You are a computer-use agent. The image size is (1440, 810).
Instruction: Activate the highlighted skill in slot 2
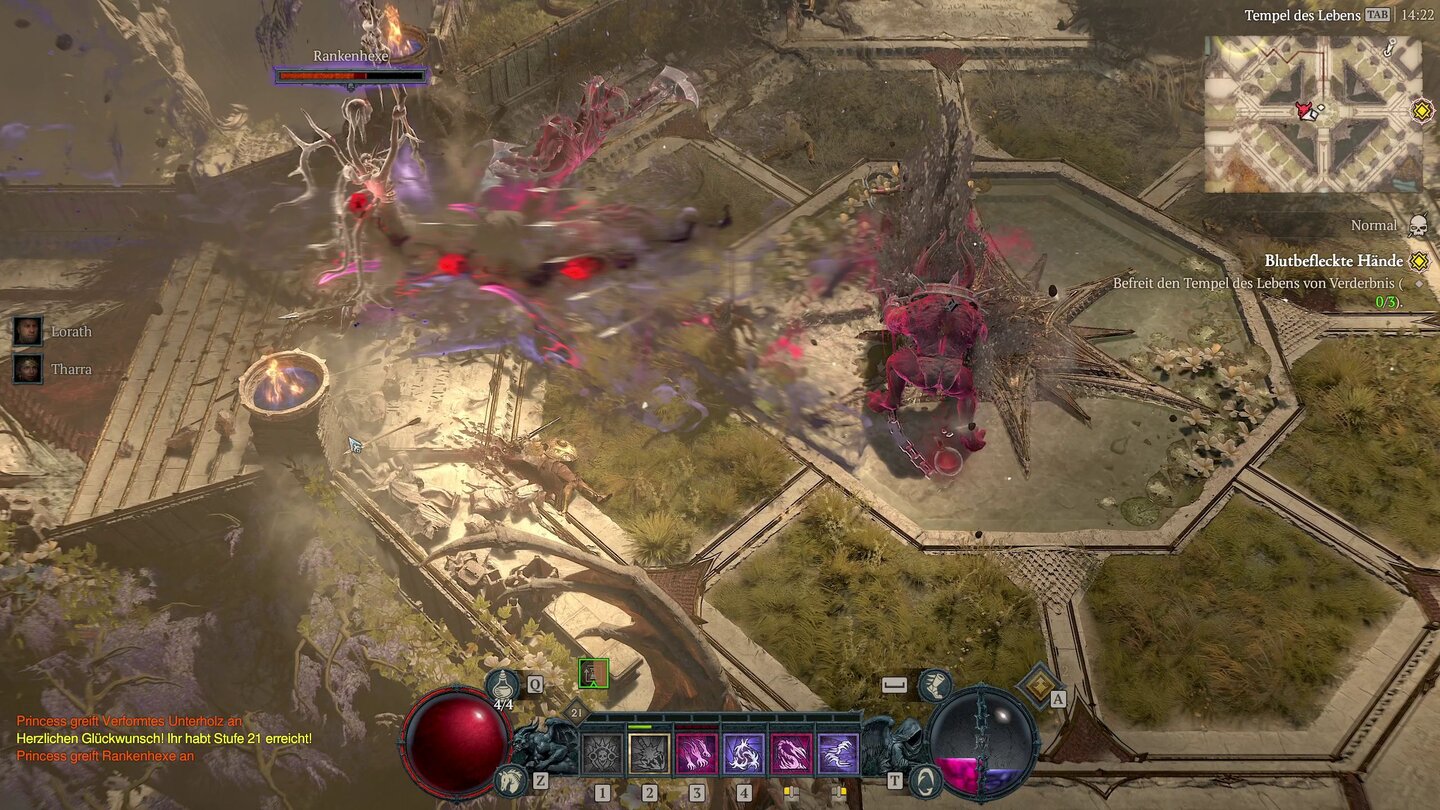click(x=649, y=750)
